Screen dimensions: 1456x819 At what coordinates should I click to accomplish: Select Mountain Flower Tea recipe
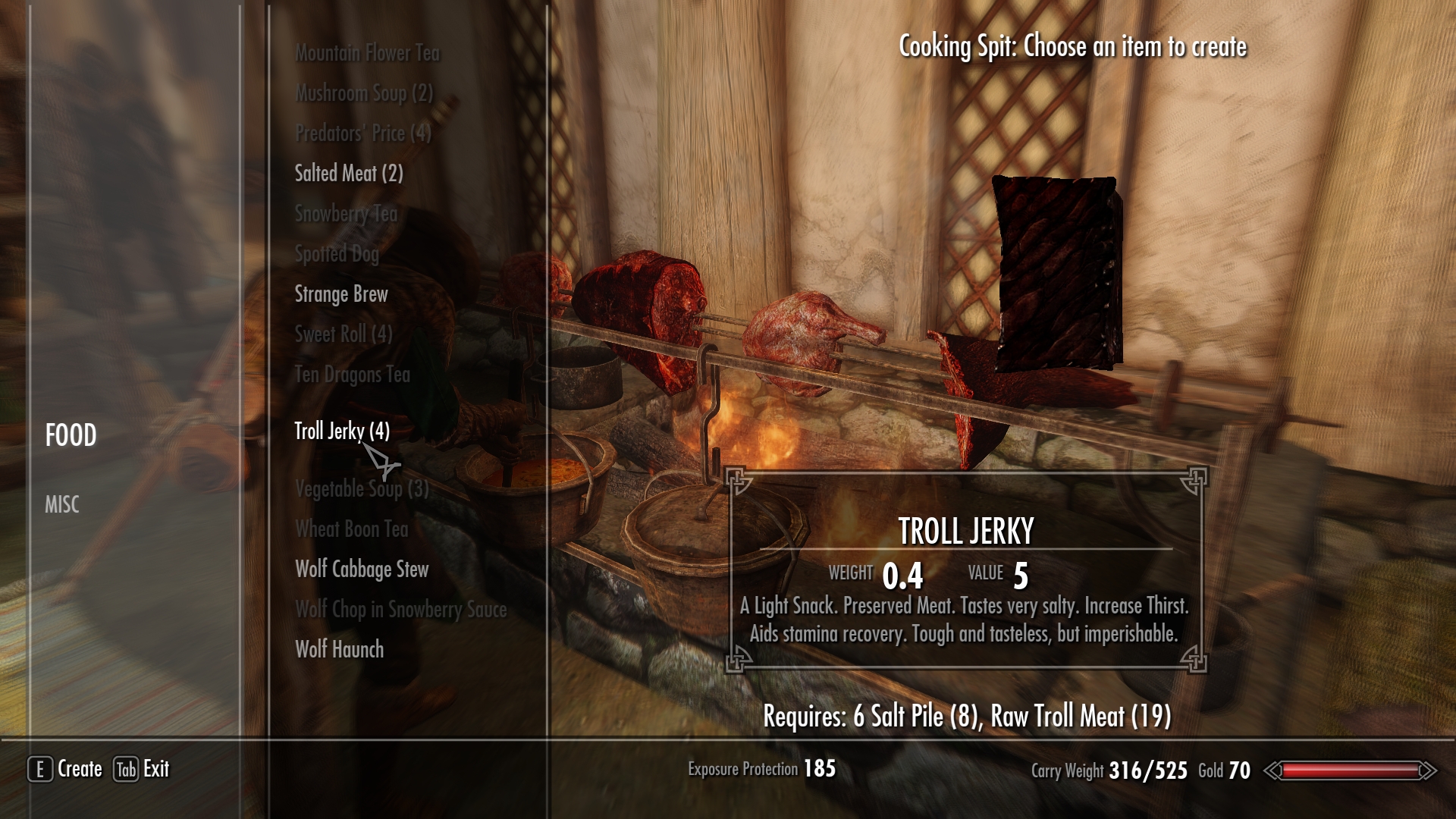(367, 53)
